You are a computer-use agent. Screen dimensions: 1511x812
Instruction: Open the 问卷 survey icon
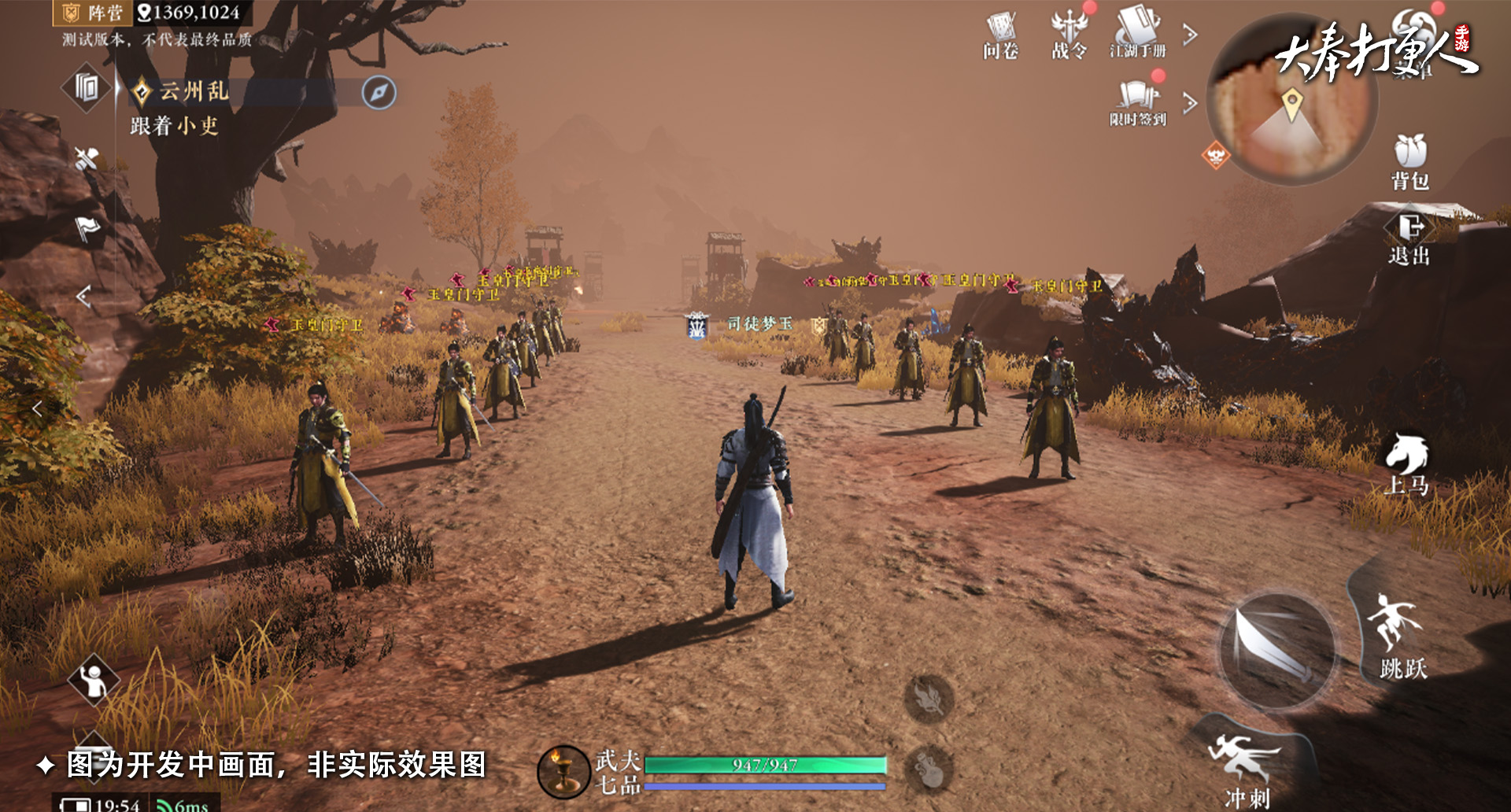1000,35
